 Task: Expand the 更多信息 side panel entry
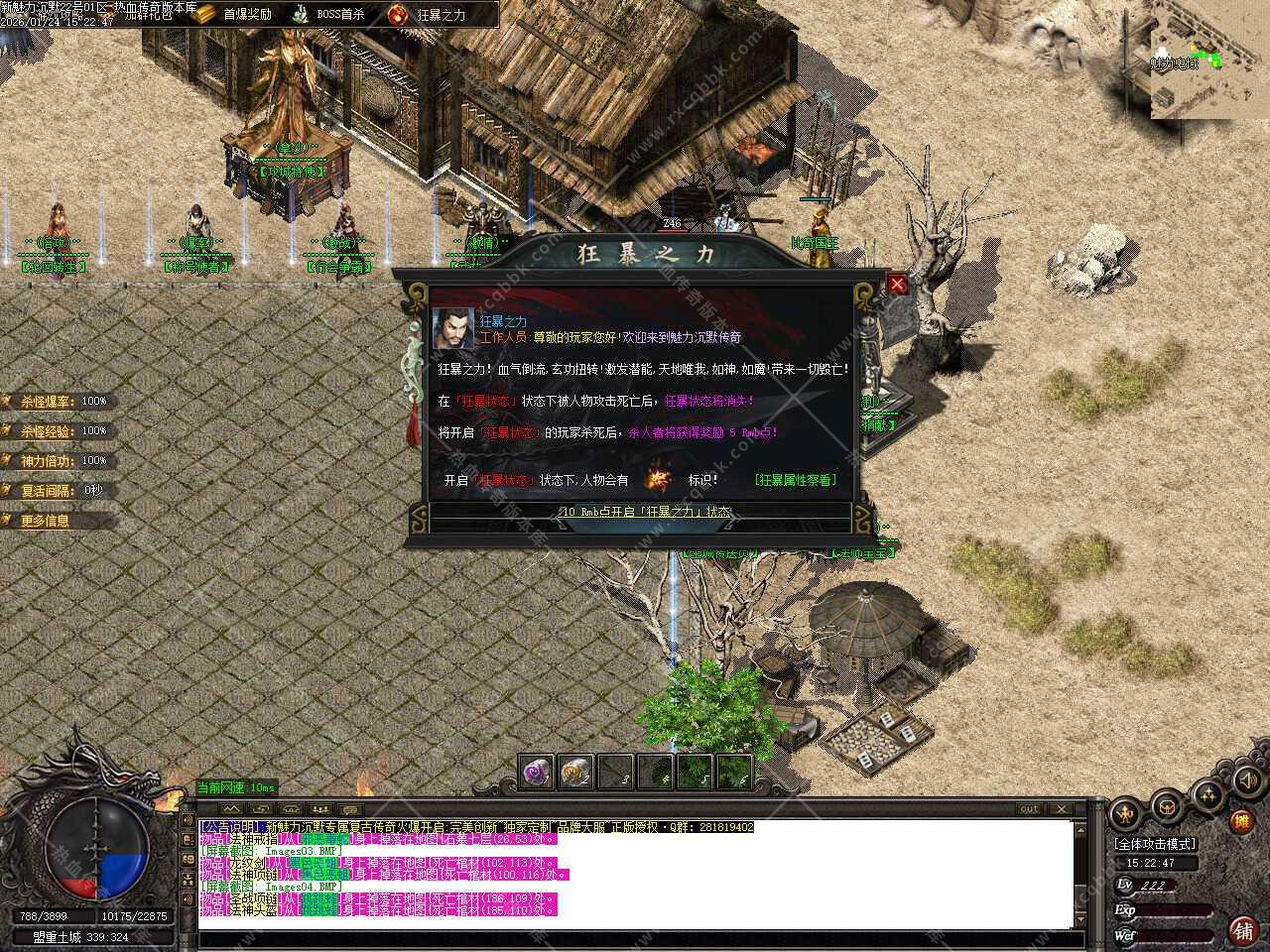tap(46, 521)
